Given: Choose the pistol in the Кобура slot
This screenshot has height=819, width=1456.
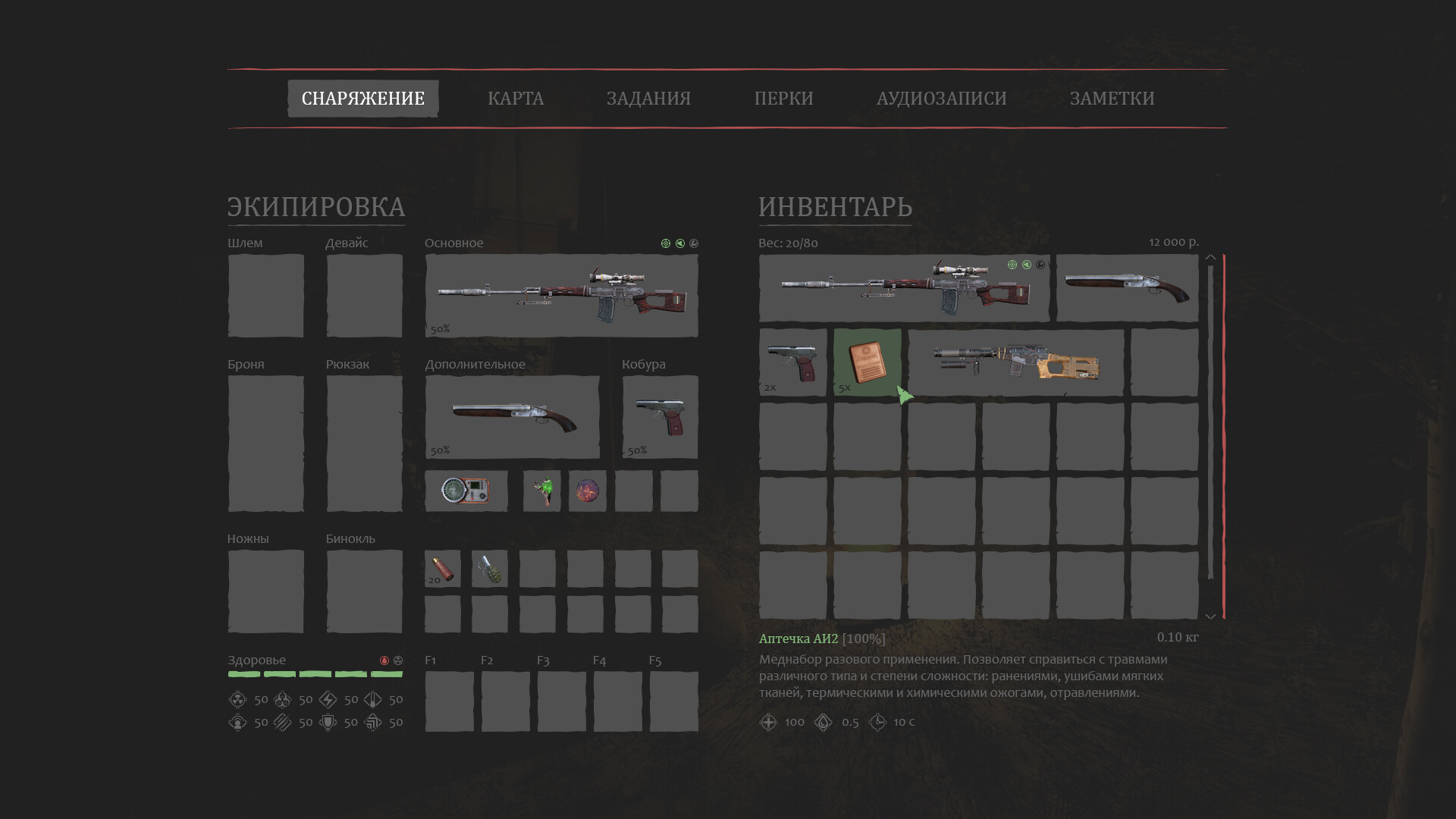Looking at the screenshot, I should click(660, 417).
